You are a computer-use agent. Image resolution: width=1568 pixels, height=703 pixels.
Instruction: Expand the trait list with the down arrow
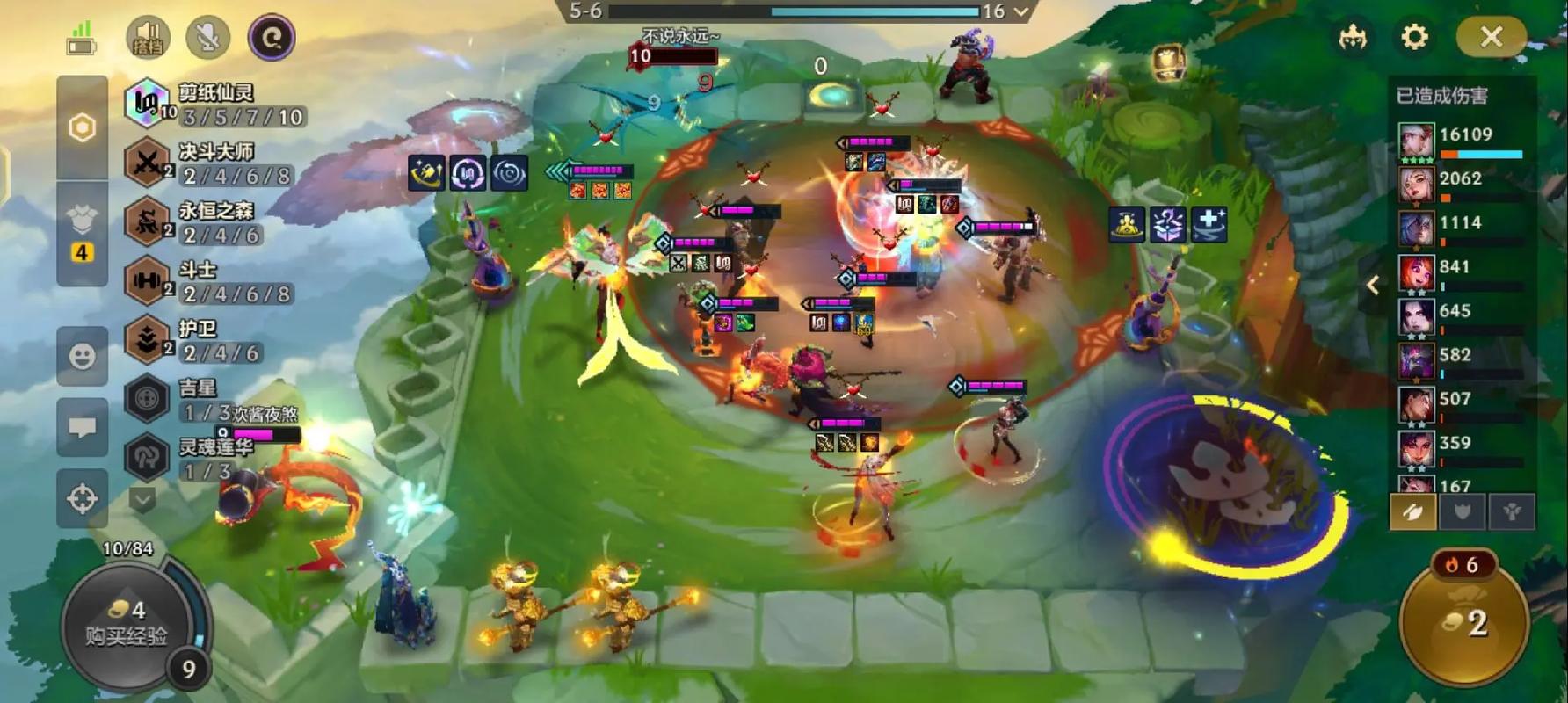142,500
